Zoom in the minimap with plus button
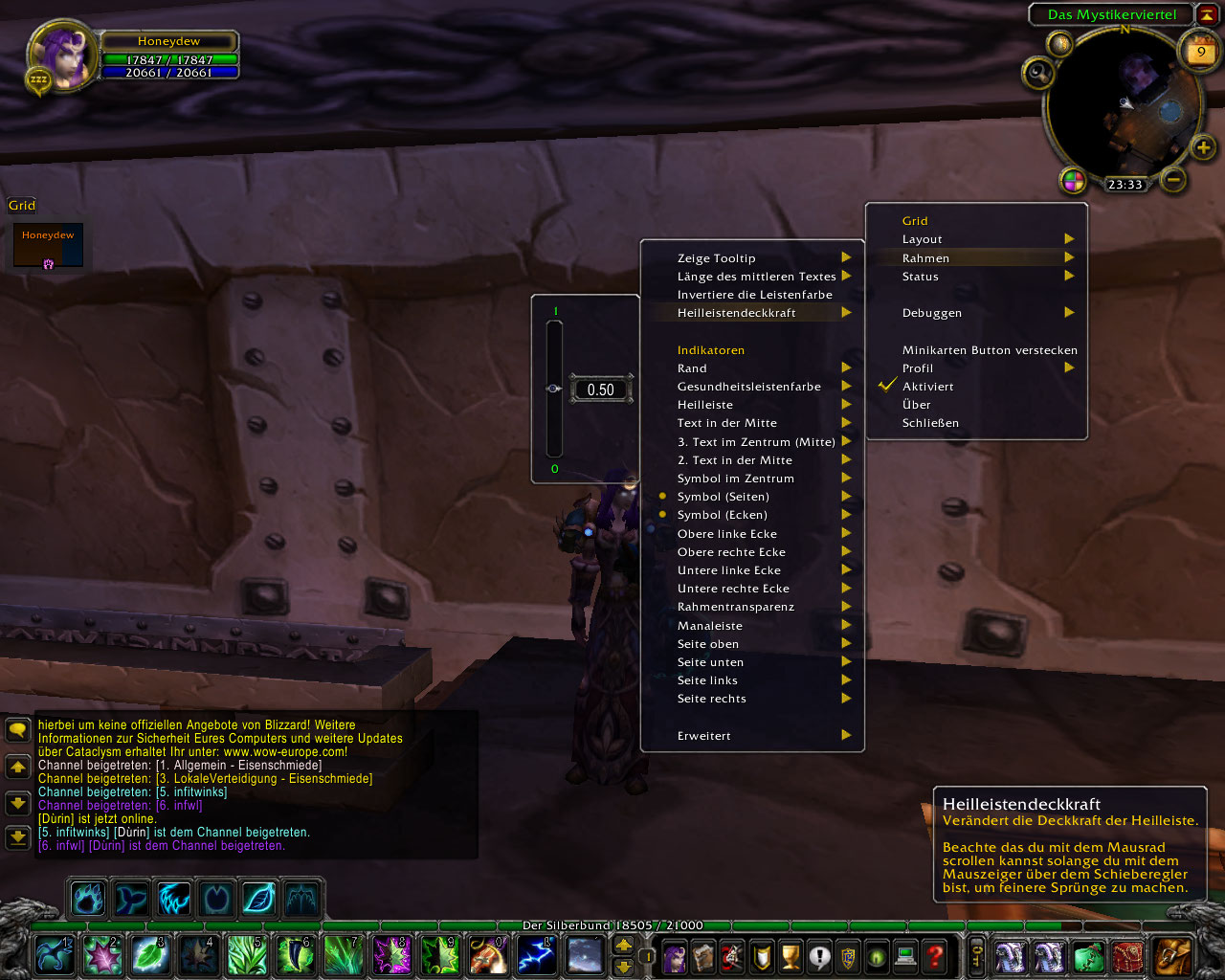1225x980 pixels. click(1203, 147)
